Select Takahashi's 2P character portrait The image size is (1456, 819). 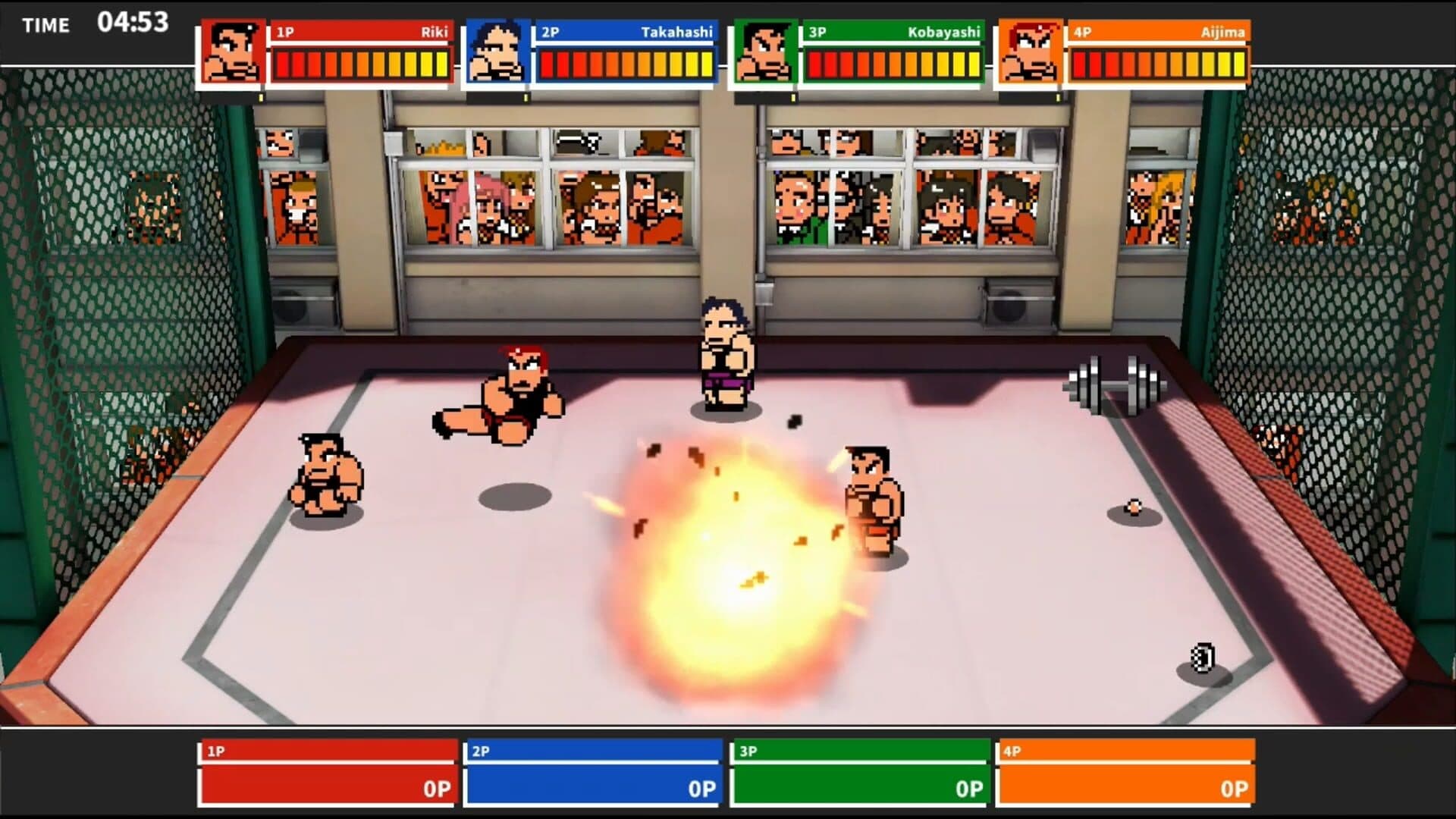497,52
